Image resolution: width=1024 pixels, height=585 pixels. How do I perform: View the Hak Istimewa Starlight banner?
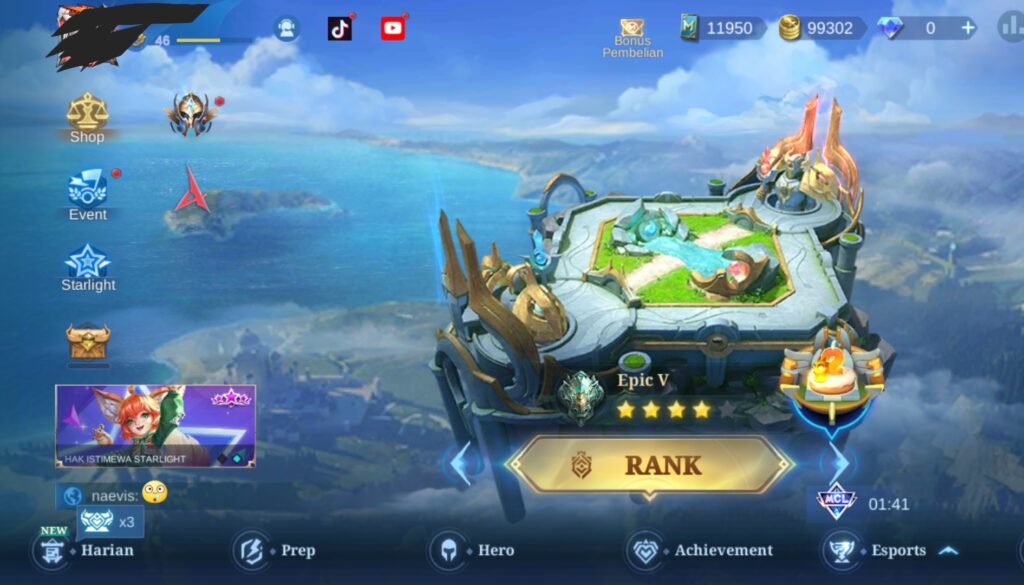(155, 426)
